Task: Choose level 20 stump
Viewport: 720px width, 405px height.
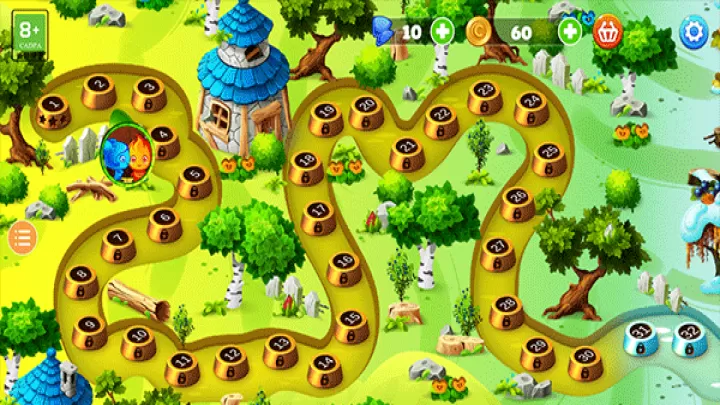Action: [366, 109]
